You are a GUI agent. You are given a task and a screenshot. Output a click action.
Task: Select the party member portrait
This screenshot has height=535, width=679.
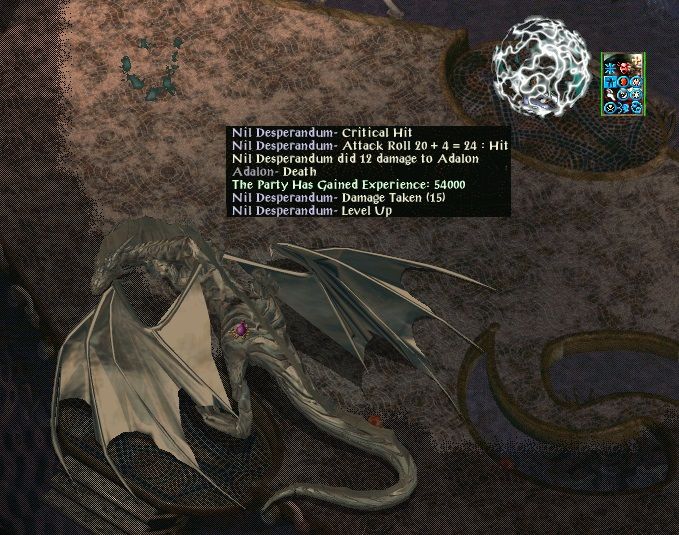(623, 59)
